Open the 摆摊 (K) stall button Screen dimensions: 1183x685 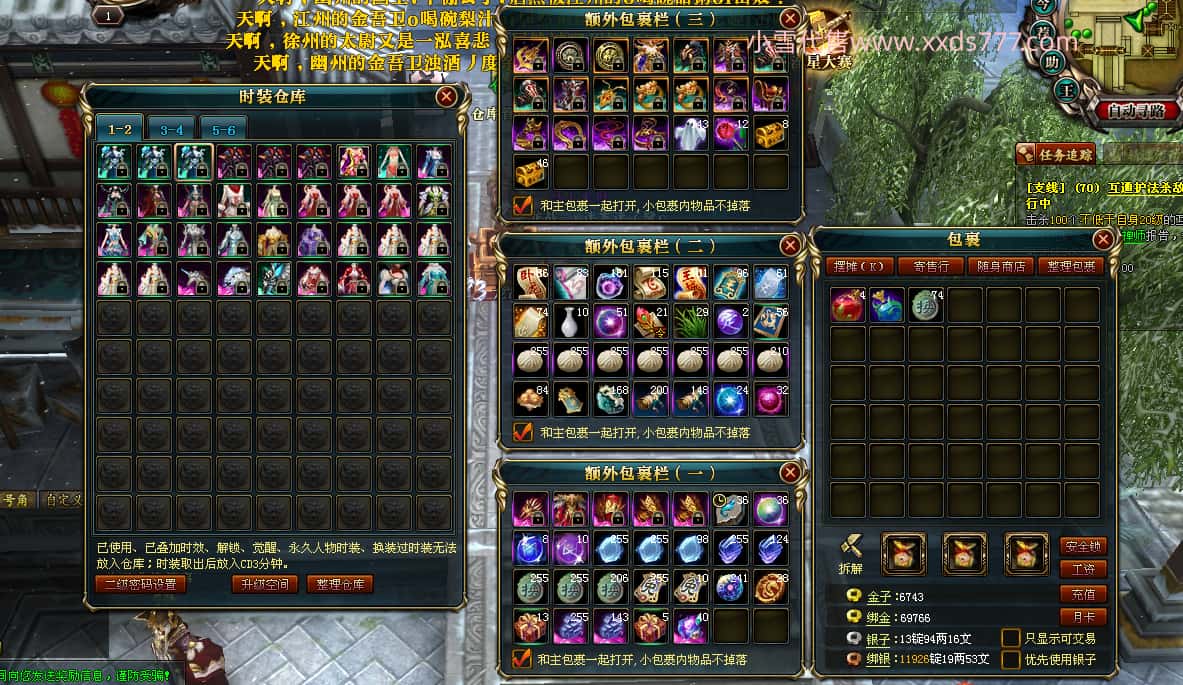860,266
